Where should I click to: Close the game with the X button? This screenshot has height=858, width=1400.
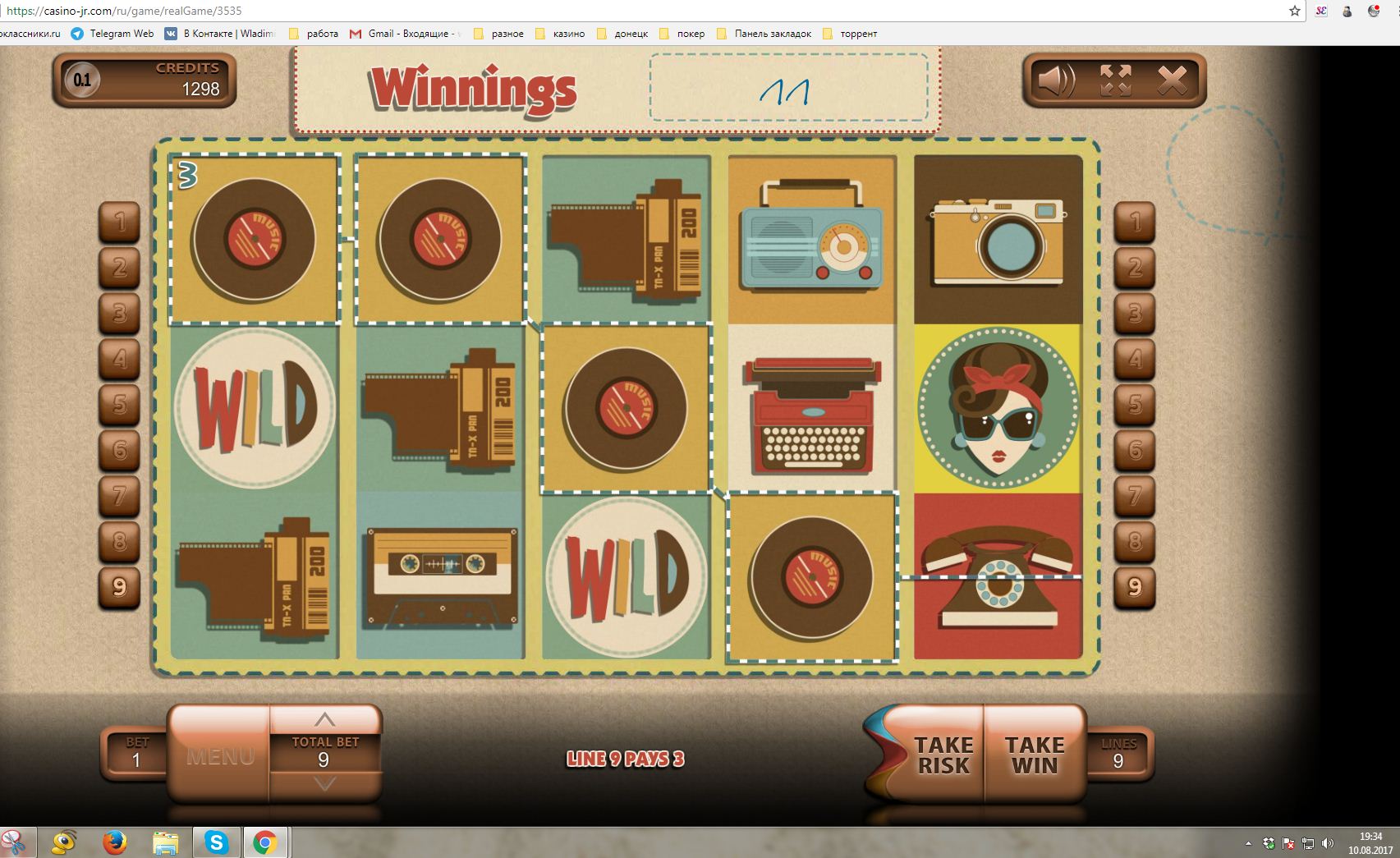[x=1172, y=80]
